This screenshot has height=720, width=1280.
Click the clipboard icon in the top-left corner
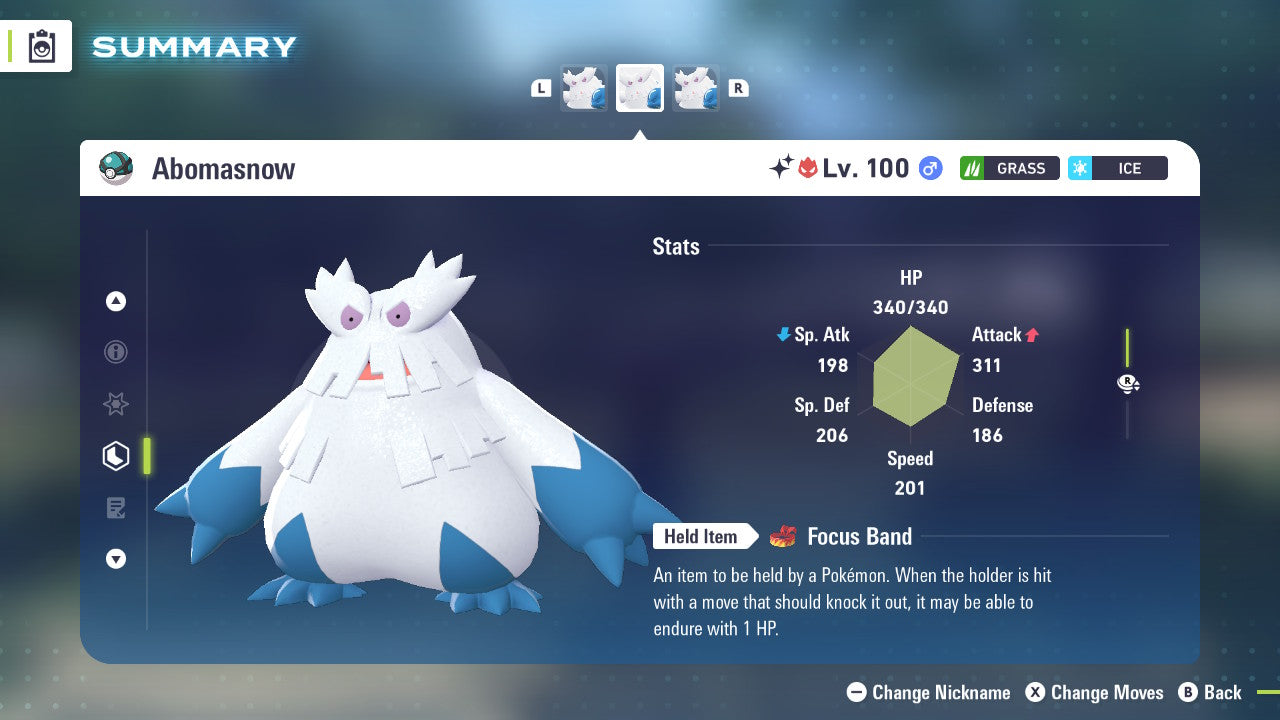[x=41, y=46]
